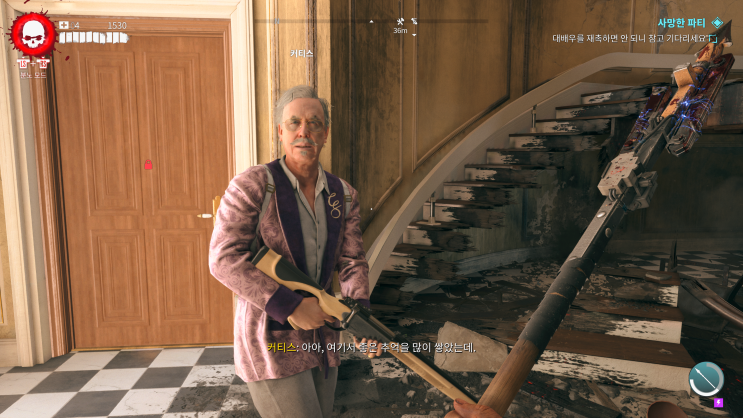The width and height of the screenshot is (743, 418).
Task: Select the white medkit cross icon
Action: (64, 25)
